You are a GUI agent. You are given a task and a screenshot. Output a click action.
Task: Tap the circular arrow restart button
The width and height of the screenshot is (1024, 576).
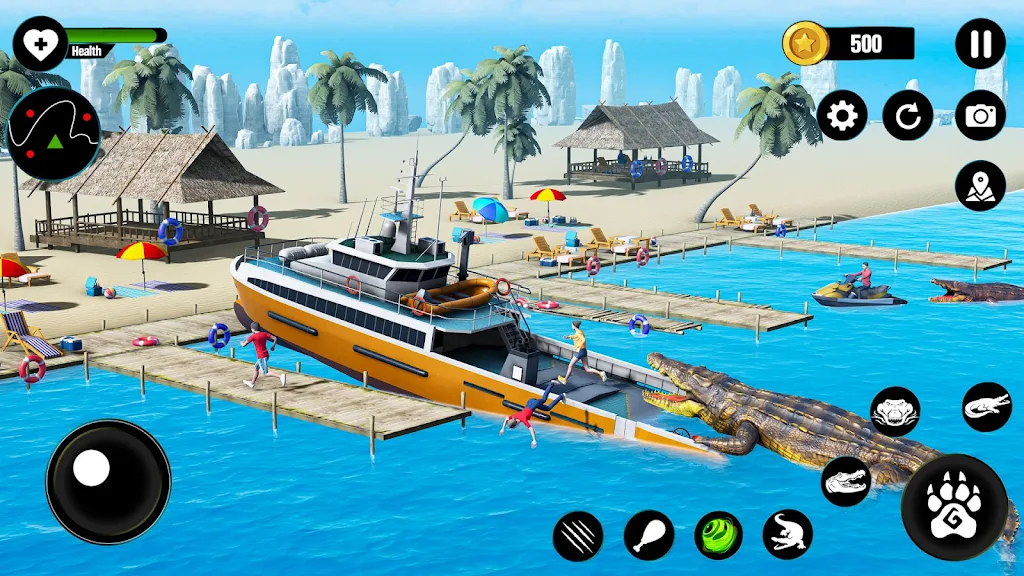908,116
